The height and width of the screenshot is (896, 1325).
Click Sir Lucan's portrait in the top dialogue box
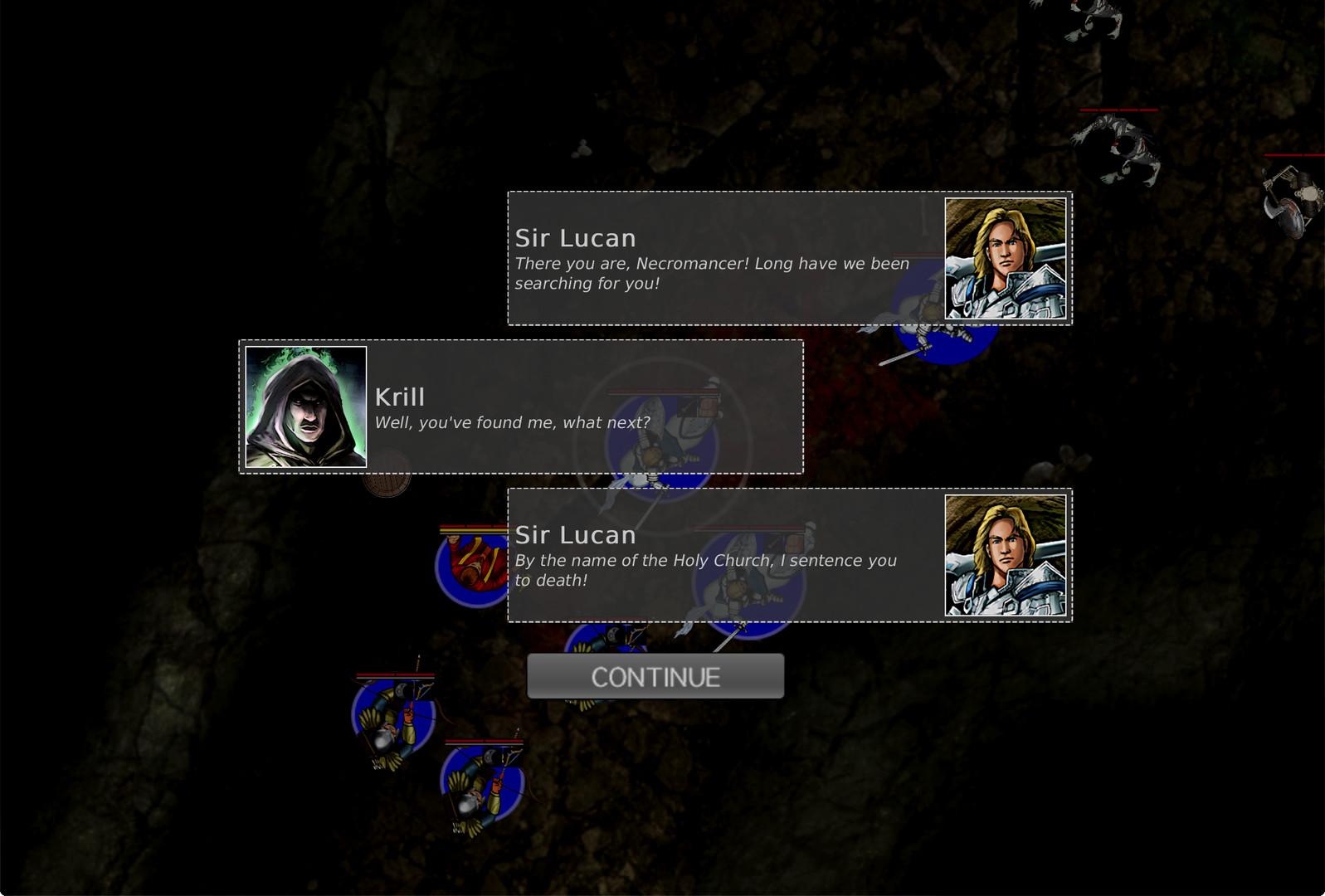pyautogui.click(x=1005, y=259)
